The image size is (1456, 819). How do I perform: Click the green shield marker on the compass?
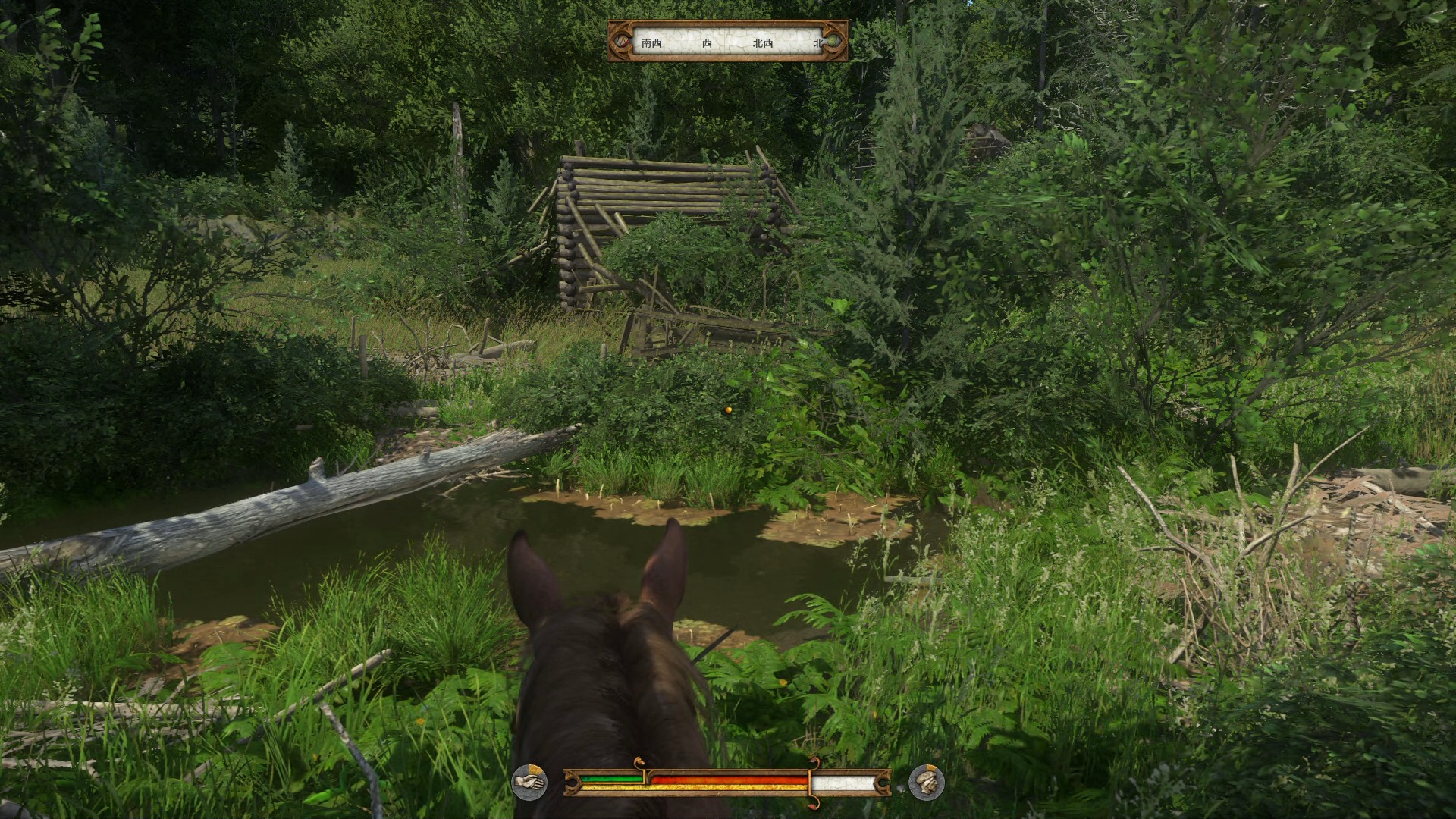click(833, 42)
